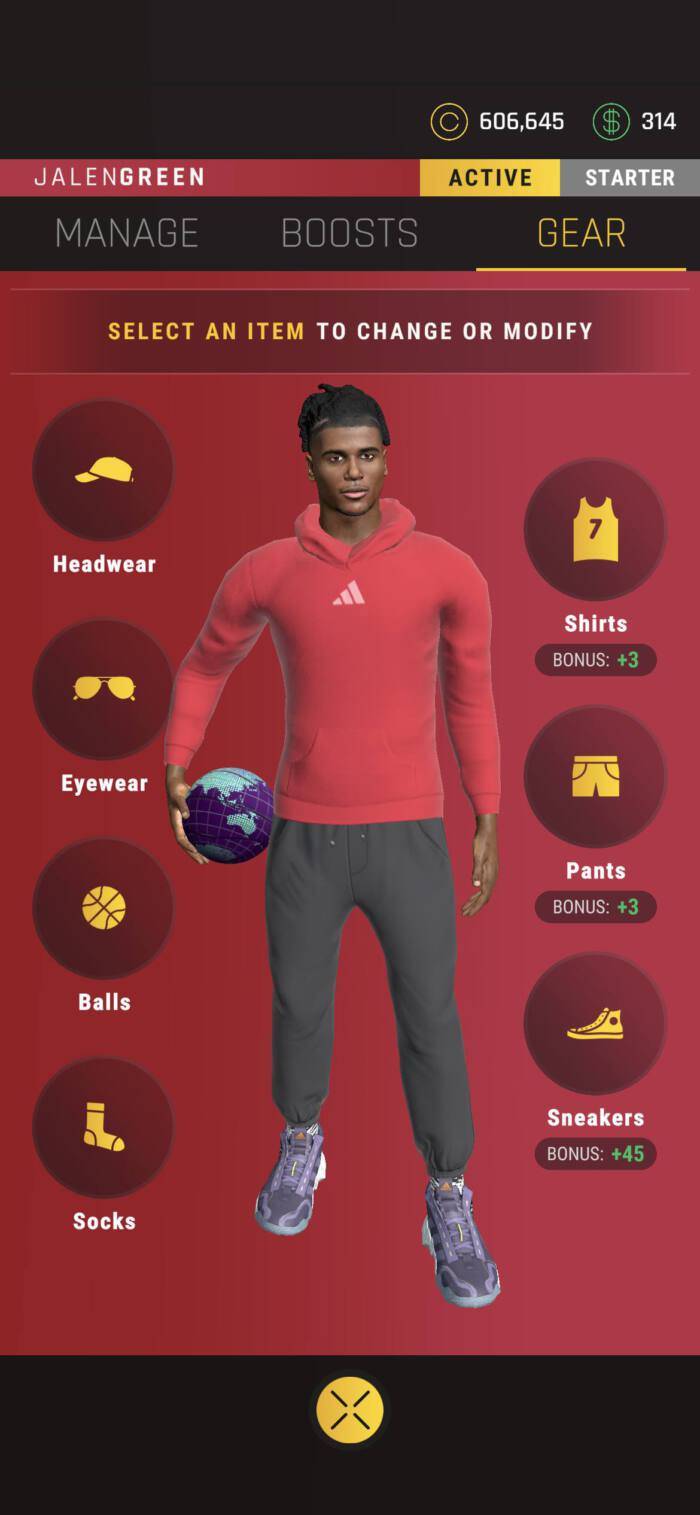This screenshot has width=700, height=1515.
Task: Switch to the Manage tab
Action: [x=127, y=233]
